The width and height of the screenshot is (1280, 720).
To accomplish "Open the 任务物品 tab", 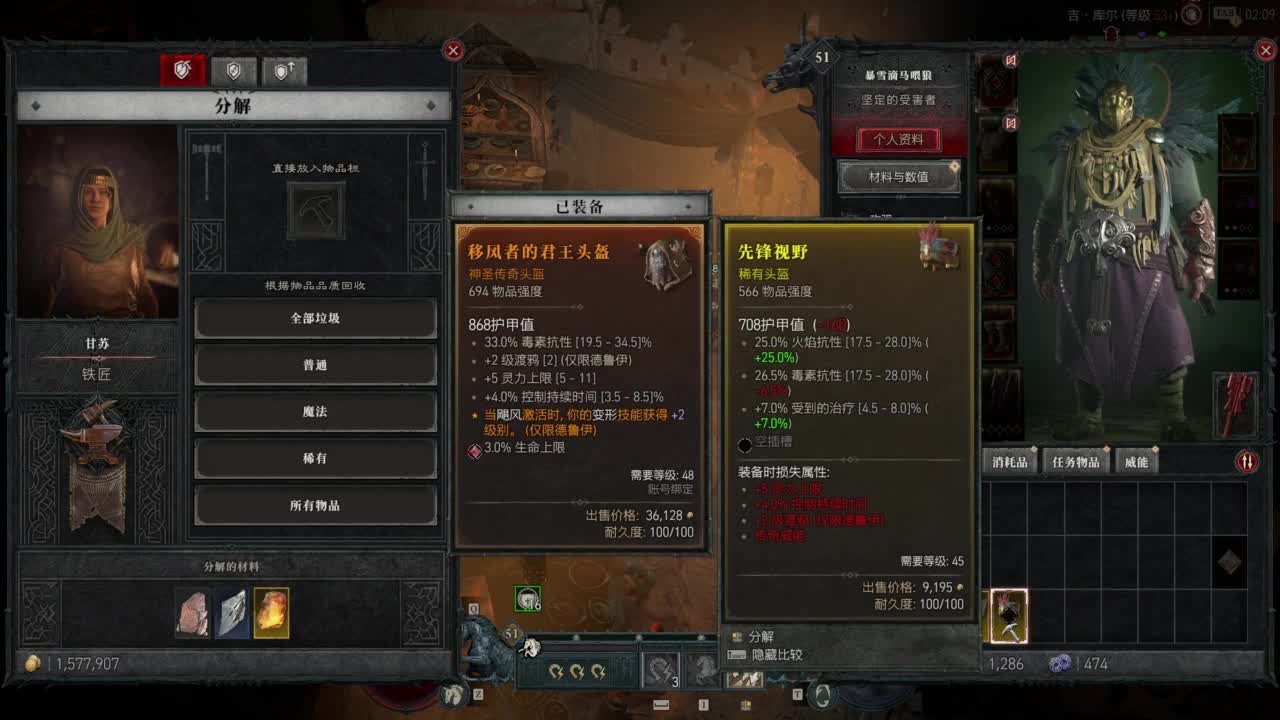I will [x=1077, y=461].
